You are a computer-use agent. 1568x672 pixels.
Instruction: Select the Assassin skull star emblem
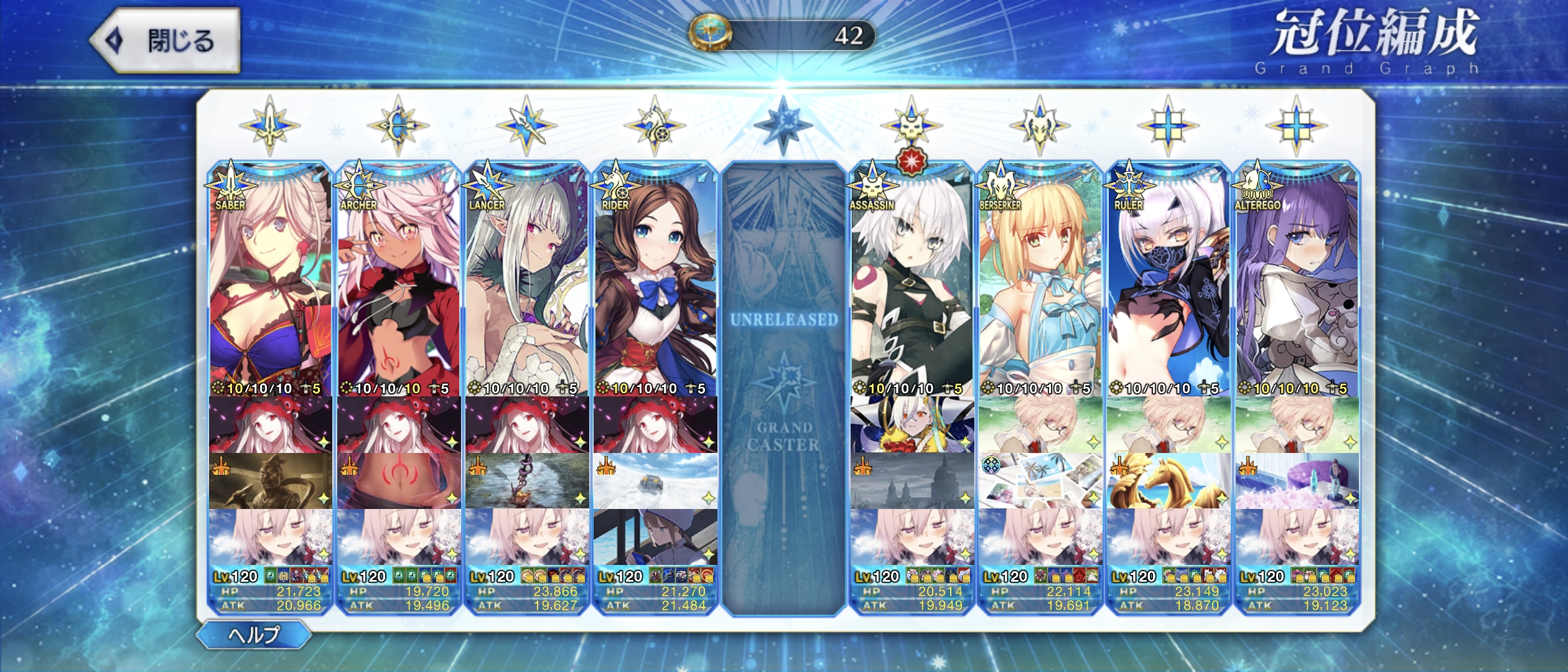[911, 124]
